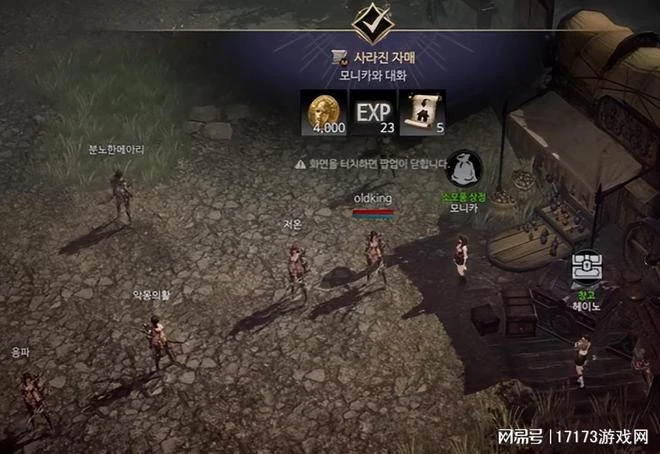Open the warehouse chest icon

584,267
